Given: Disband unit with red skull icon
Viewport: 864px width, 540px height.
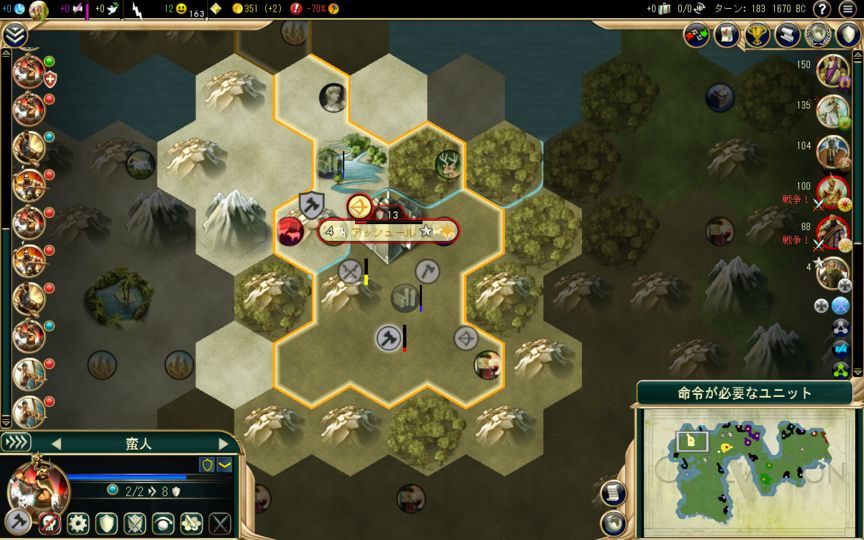Looking at the screenshot, I should coord(49,523).
